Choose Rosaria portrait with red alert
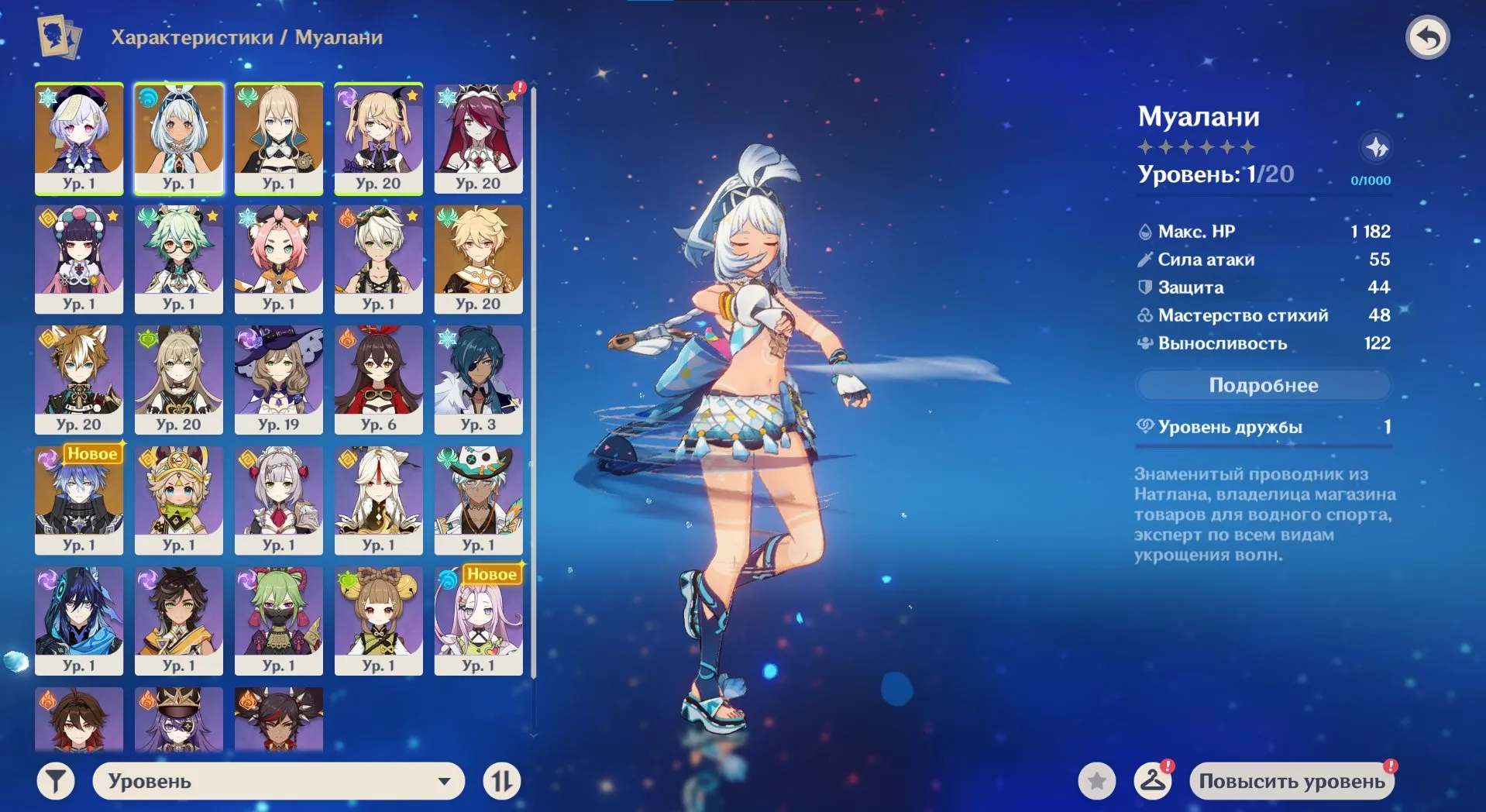Viewport: 1486px width, 812px height. [x=479, y=138]
